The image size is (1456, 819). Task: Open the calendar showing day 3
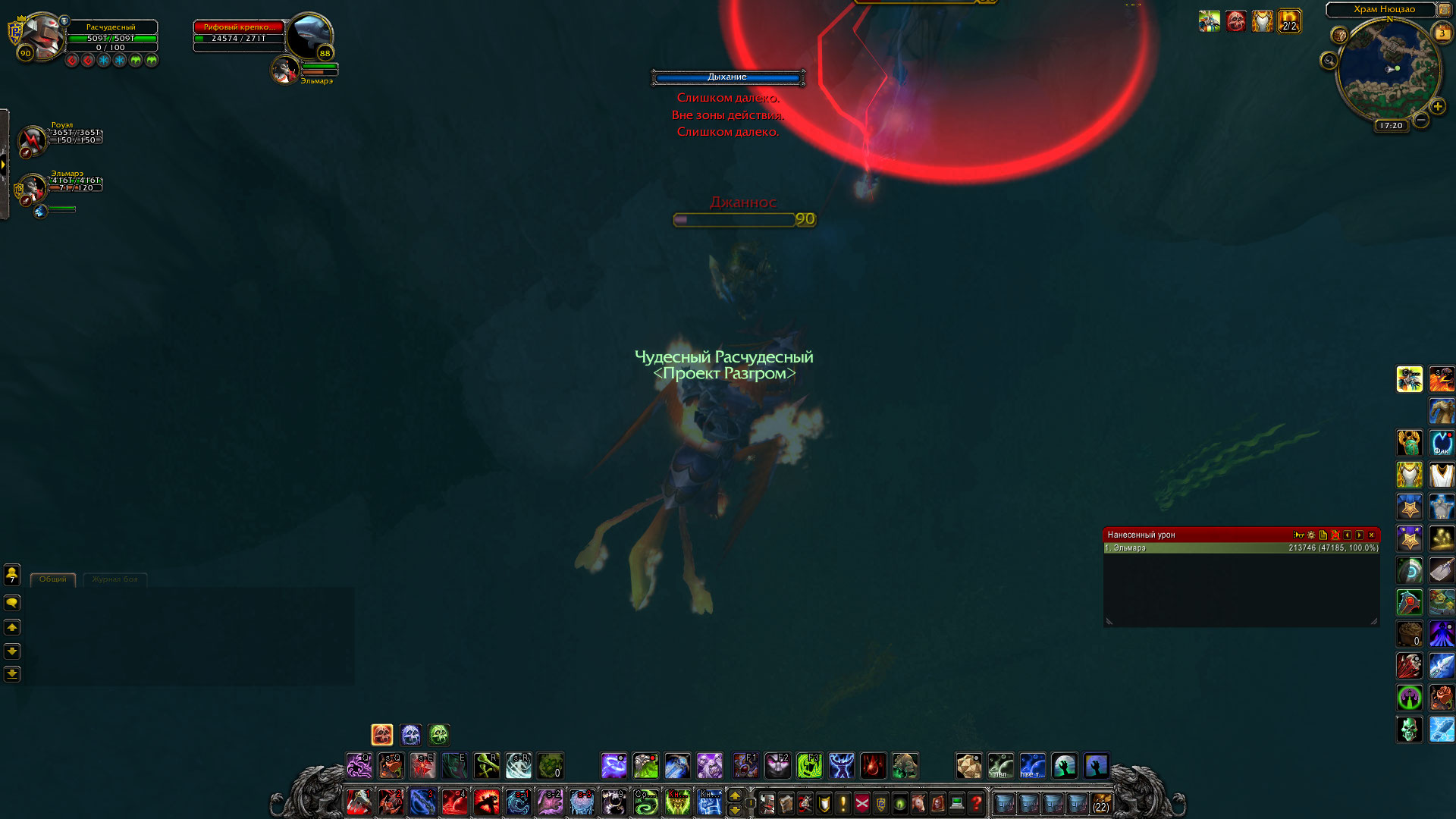click(x=1442, y=33)
